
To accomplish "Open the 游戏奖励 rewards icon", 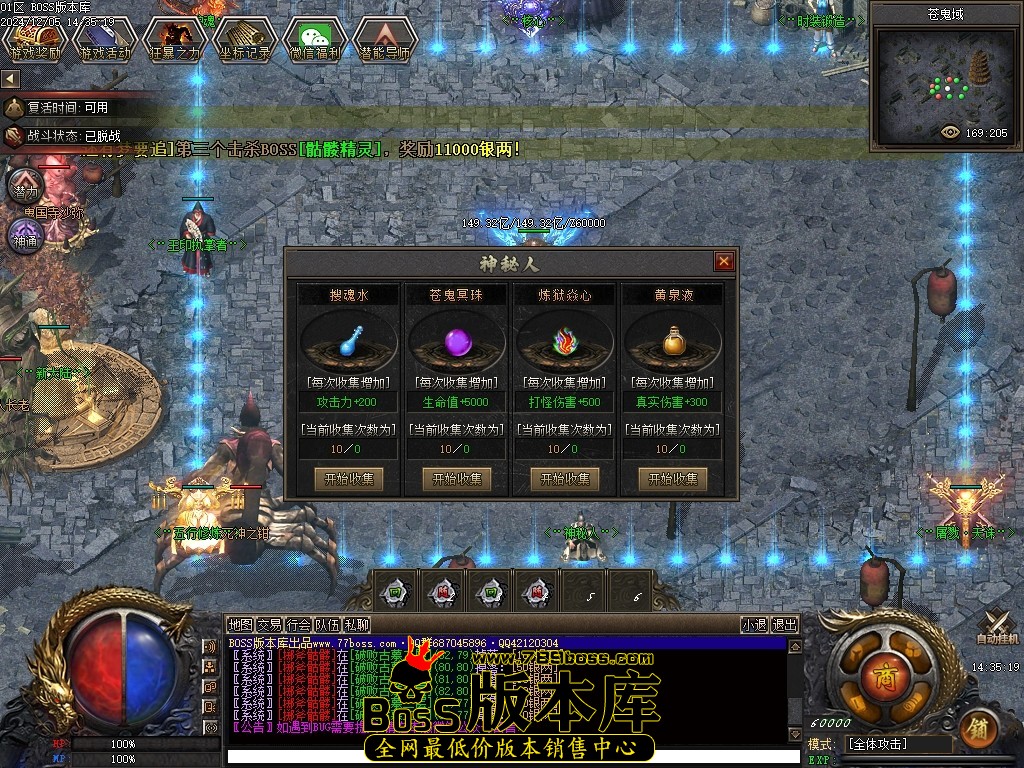I will coord(35,40).
